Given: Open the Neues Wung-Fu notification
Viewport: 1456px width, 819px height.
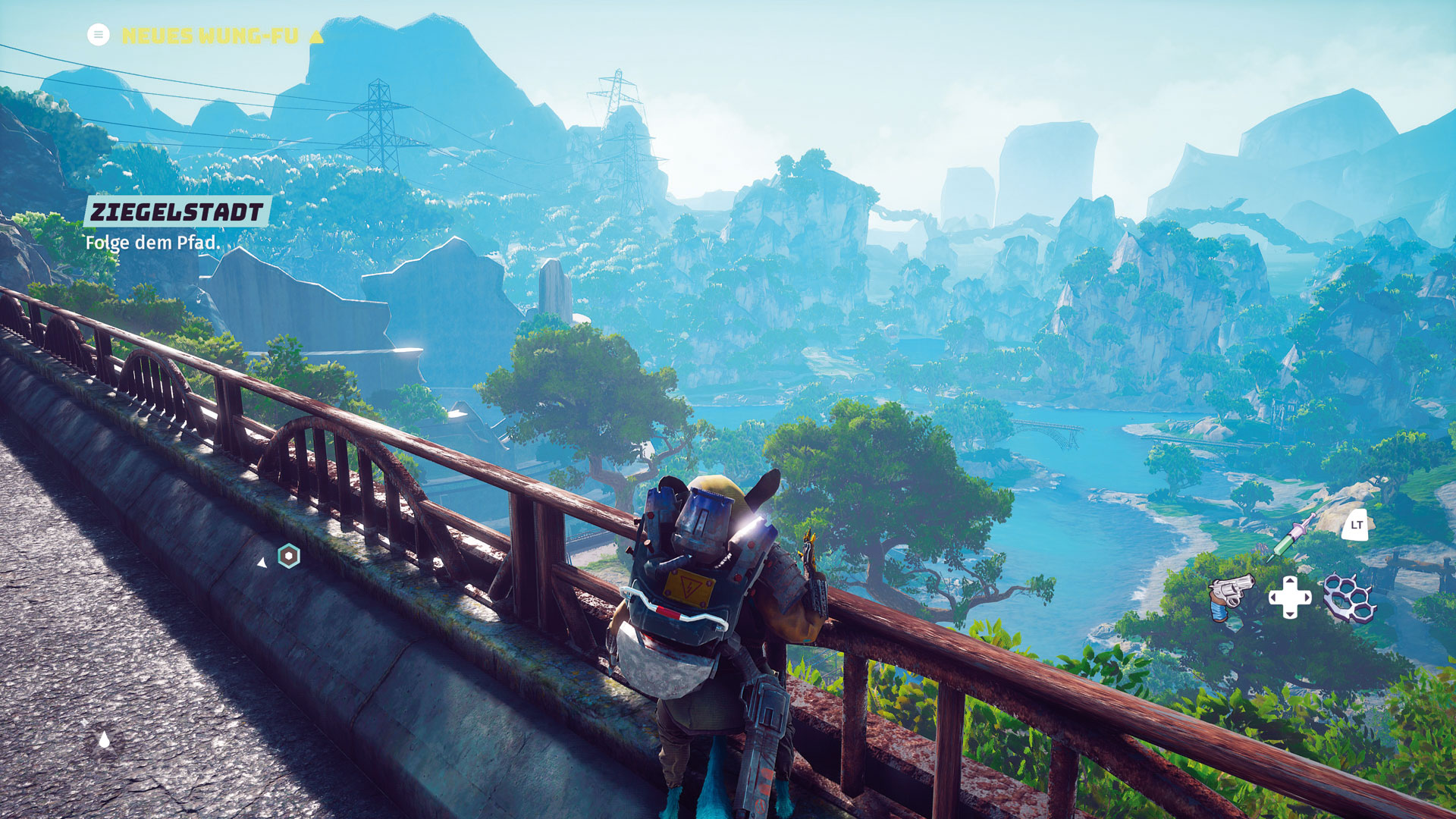Looking at the screenshot, I should (x=210, y=36).
